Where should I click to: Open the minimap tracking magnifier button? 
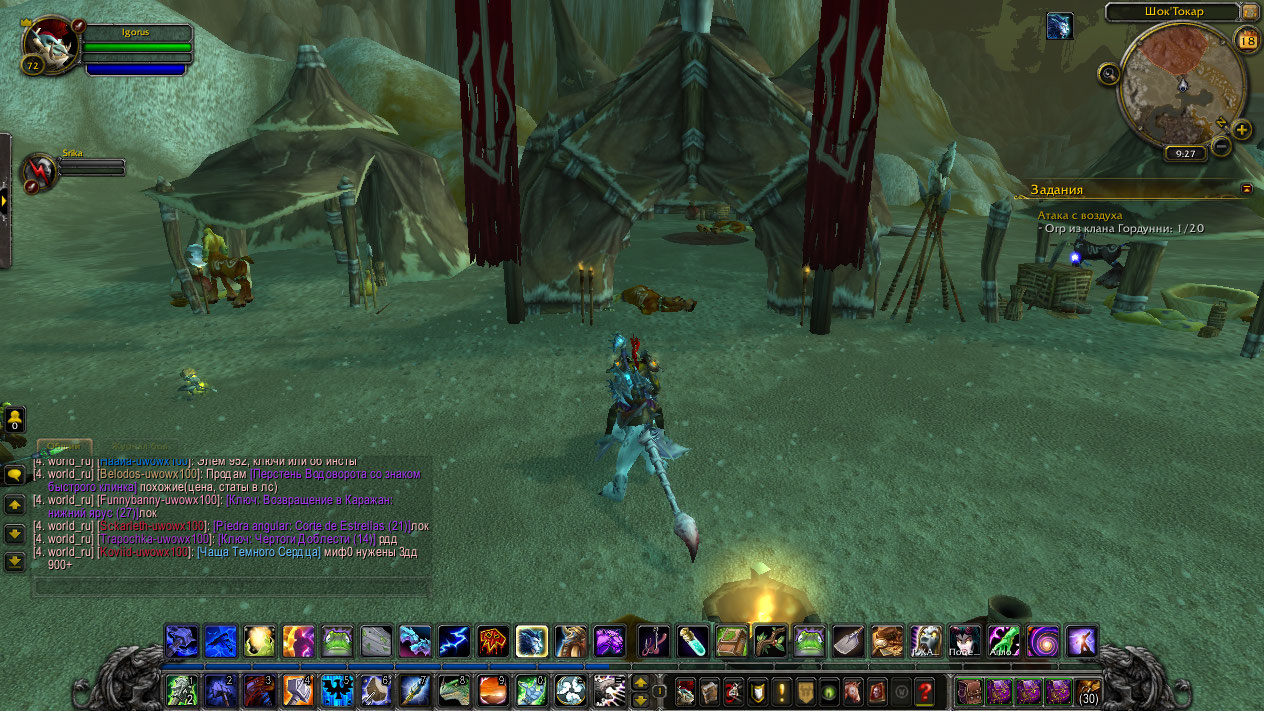[x=1108, y=73]
